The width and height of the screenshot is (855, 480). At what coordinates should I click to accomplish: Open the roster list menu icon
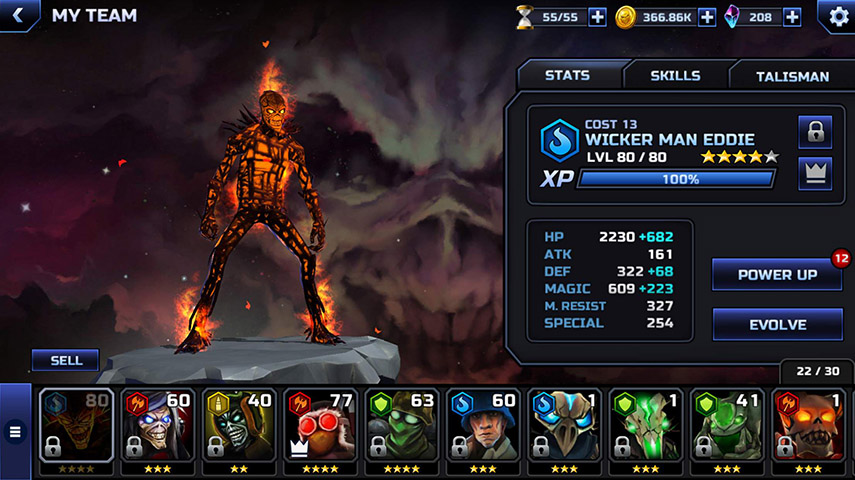click(15, 432)
